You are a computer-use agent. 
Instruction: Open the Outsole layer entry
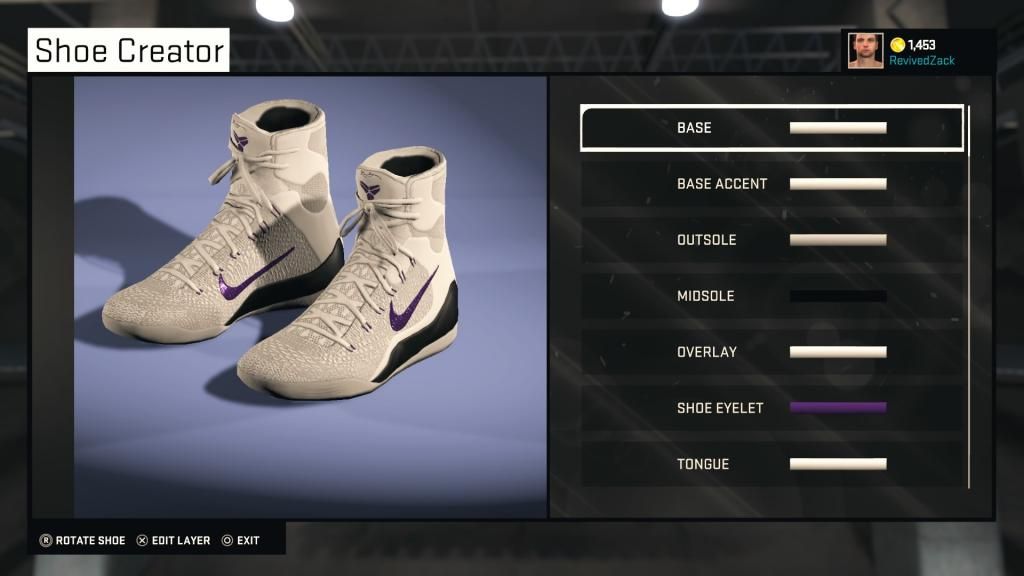click(x=771, y=240)
